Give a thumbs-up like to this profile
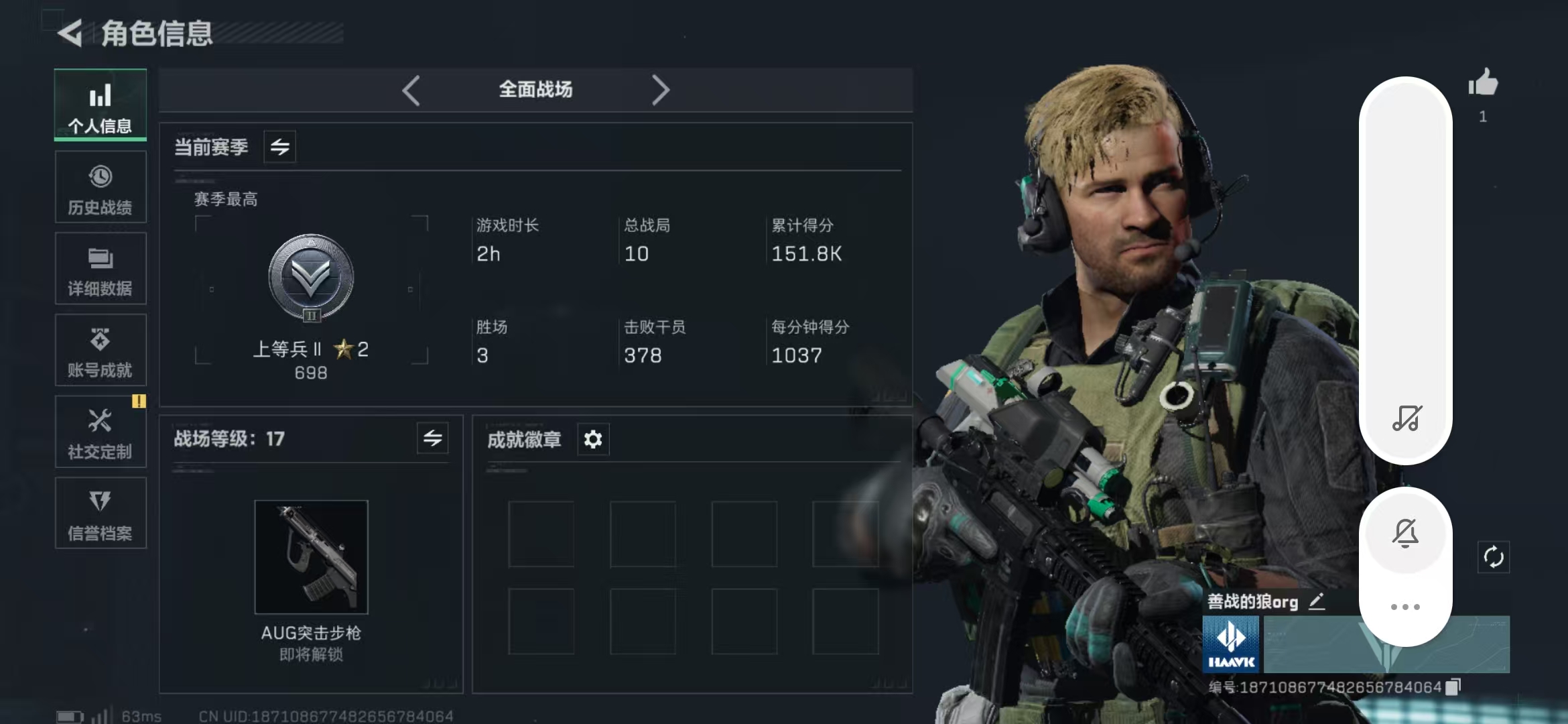 (x=1483, y=84)
